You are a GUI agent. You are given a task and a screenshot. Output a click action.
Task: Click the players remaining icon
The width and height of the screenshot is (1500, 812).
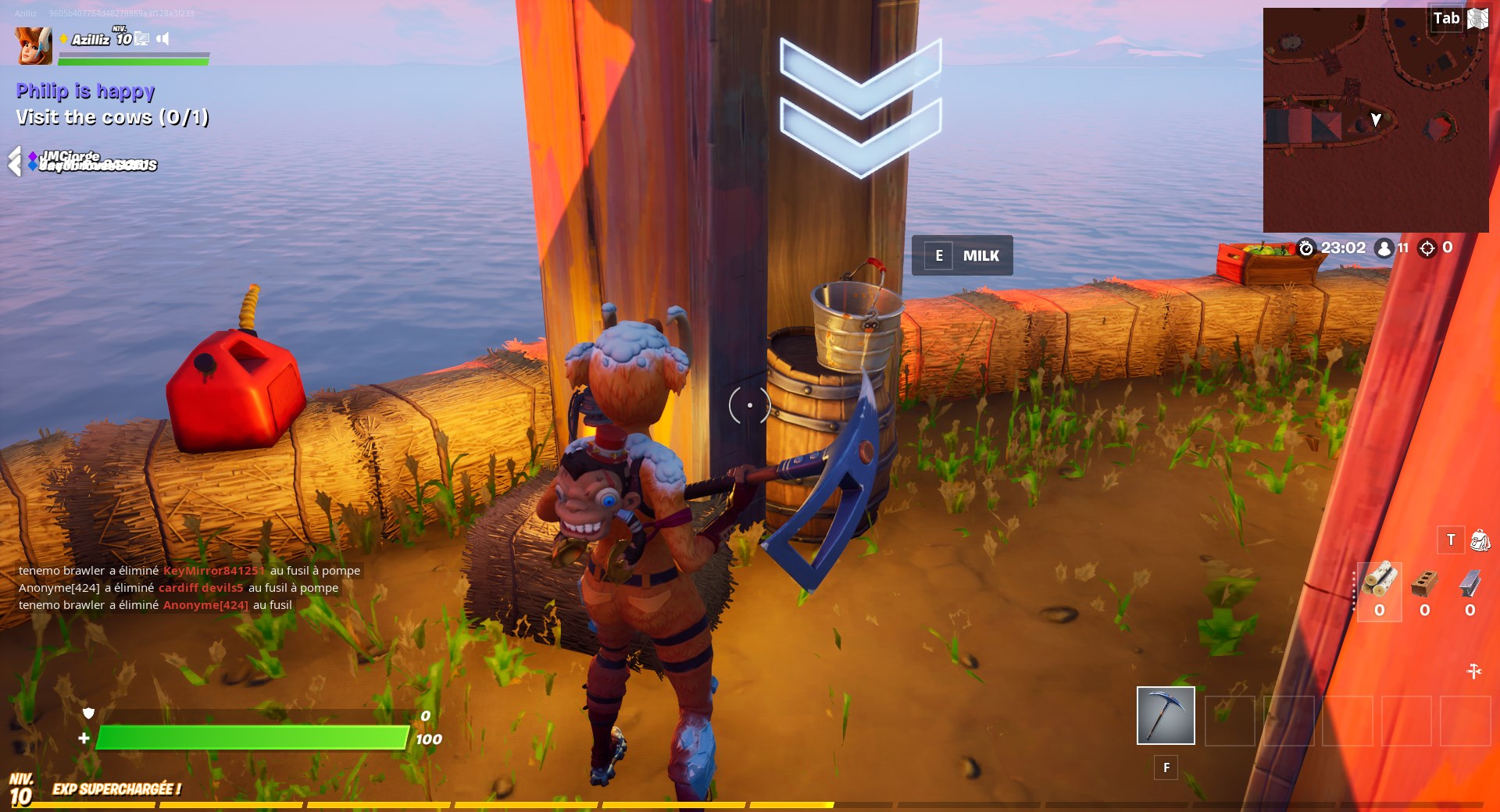pyautogui.click(x=1383, y=248)
